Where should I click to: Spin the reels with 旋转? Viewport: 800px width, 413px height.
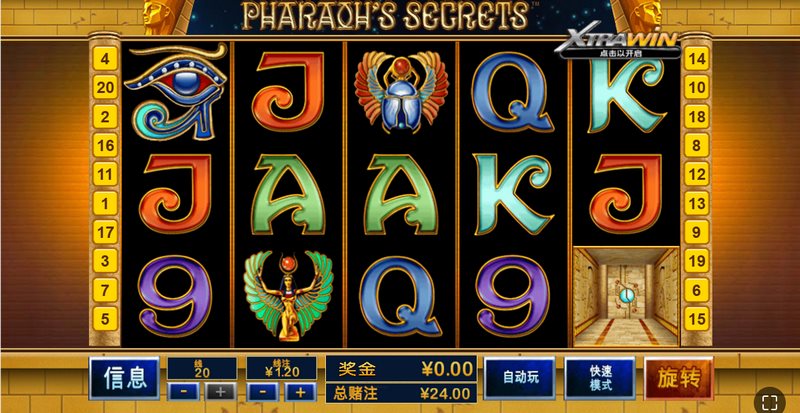(677, 378)
